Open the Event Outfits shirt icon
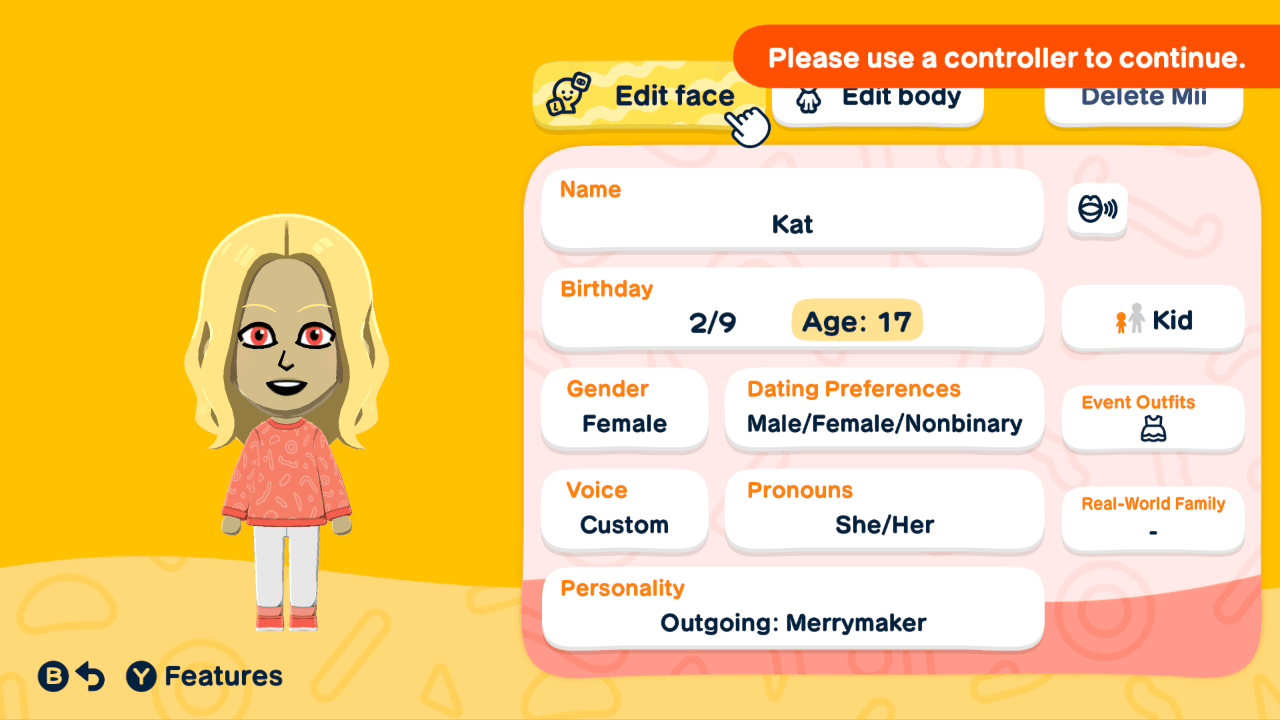This screenshot has width=1280, height=720. tap(1152, 430)
